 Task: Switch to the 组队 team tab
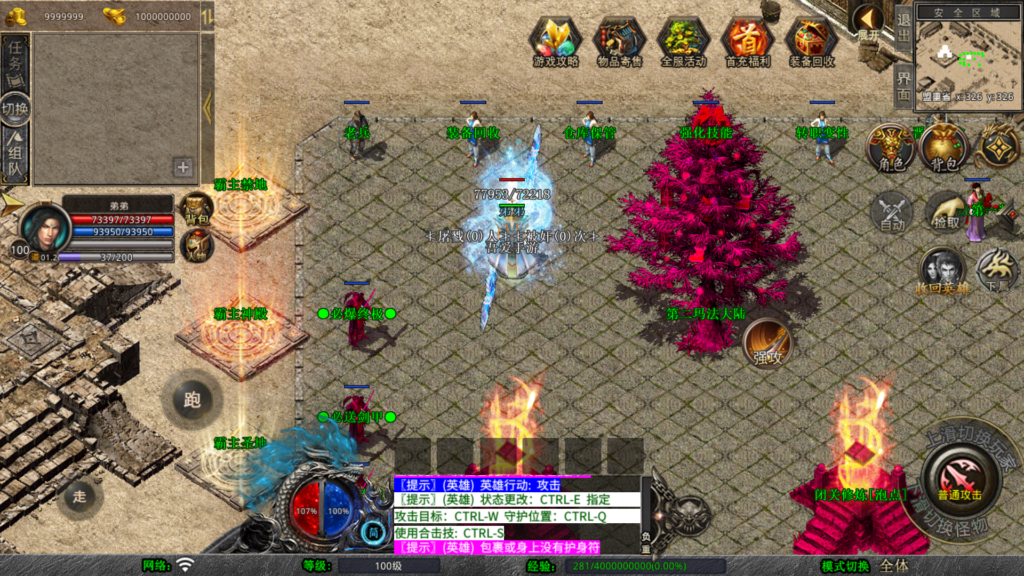(x=16, y=156)
